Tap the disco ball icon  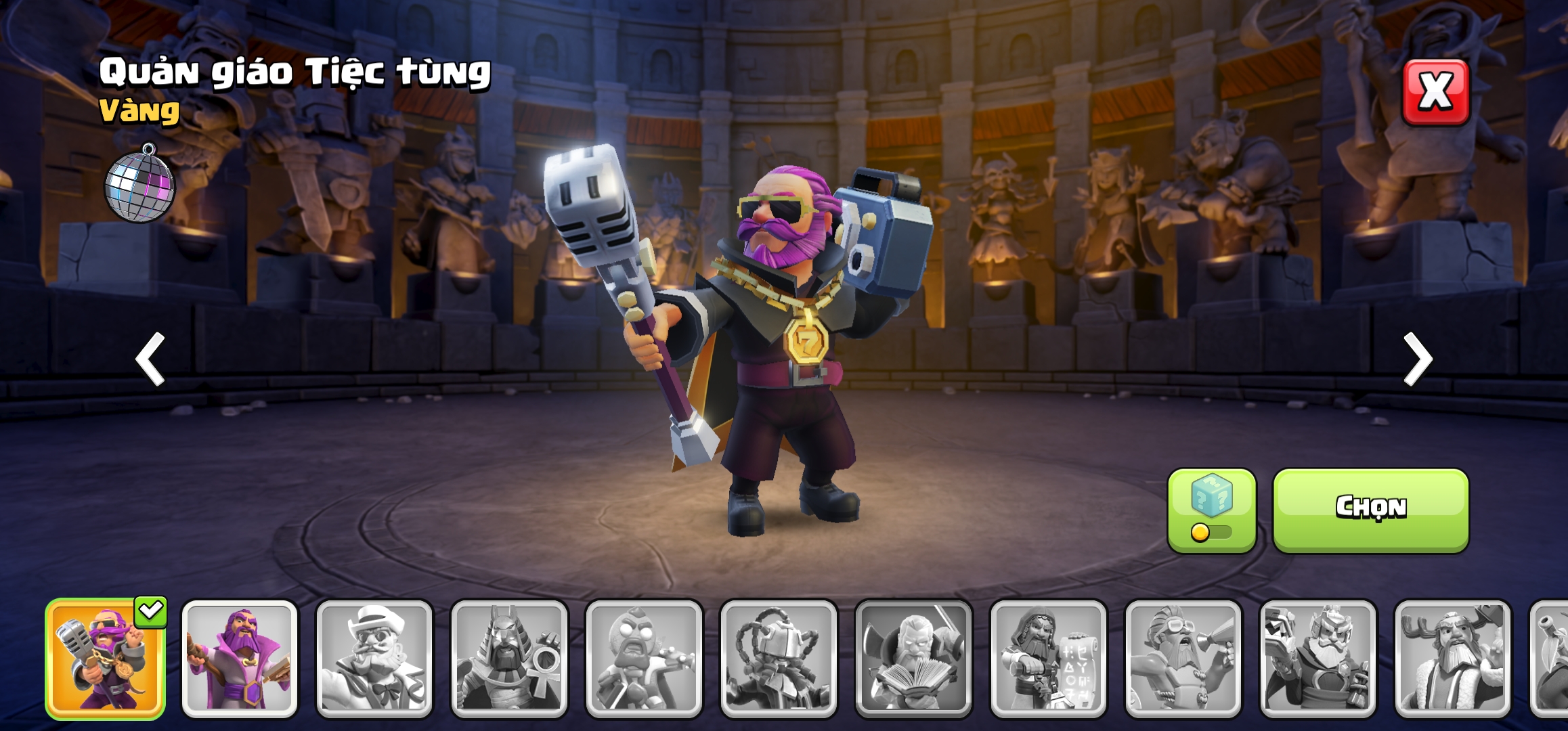point(139,184)
